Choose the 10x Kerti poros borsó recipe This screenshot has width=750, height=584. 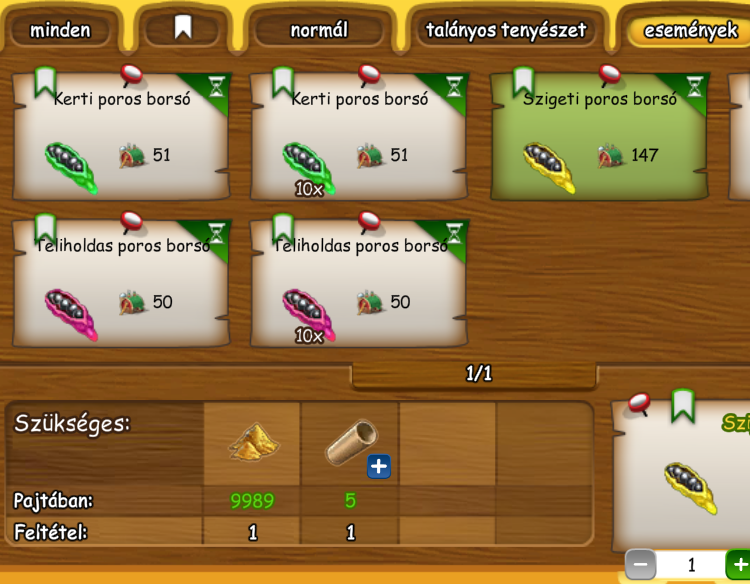coord(358,138)
